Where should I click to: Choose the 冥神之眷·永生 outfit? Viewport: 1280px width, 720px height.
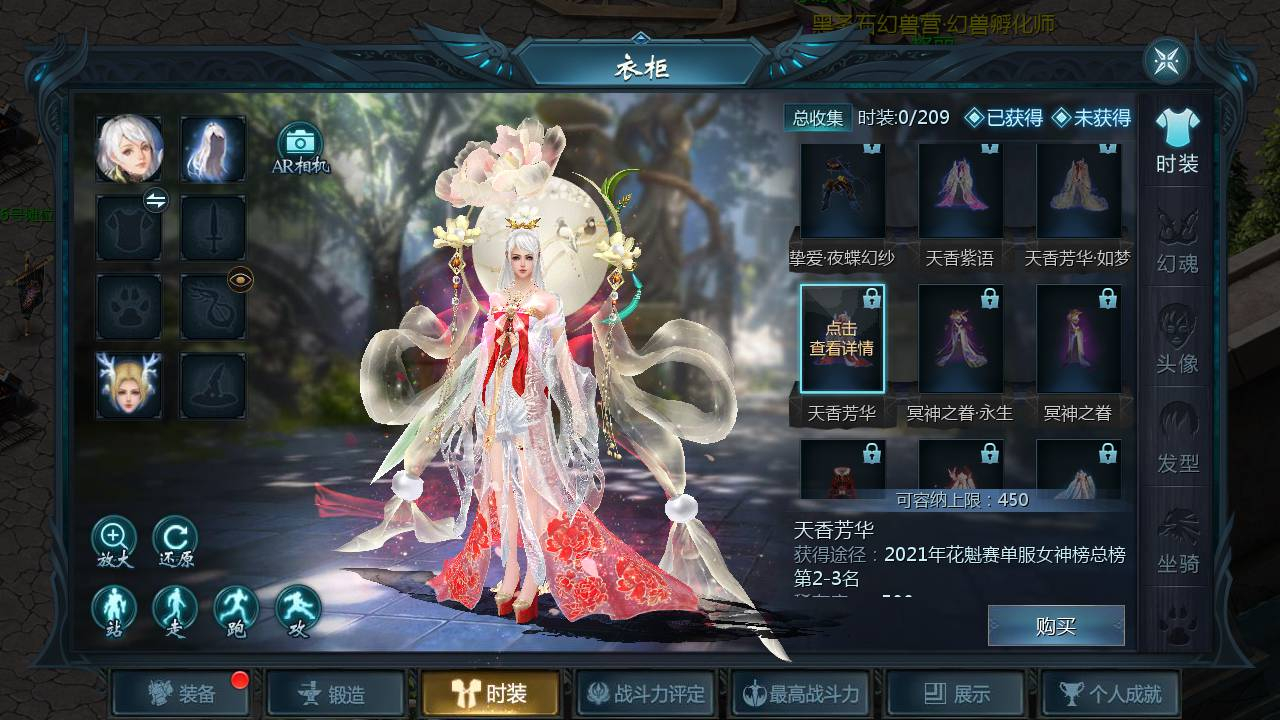960,339
